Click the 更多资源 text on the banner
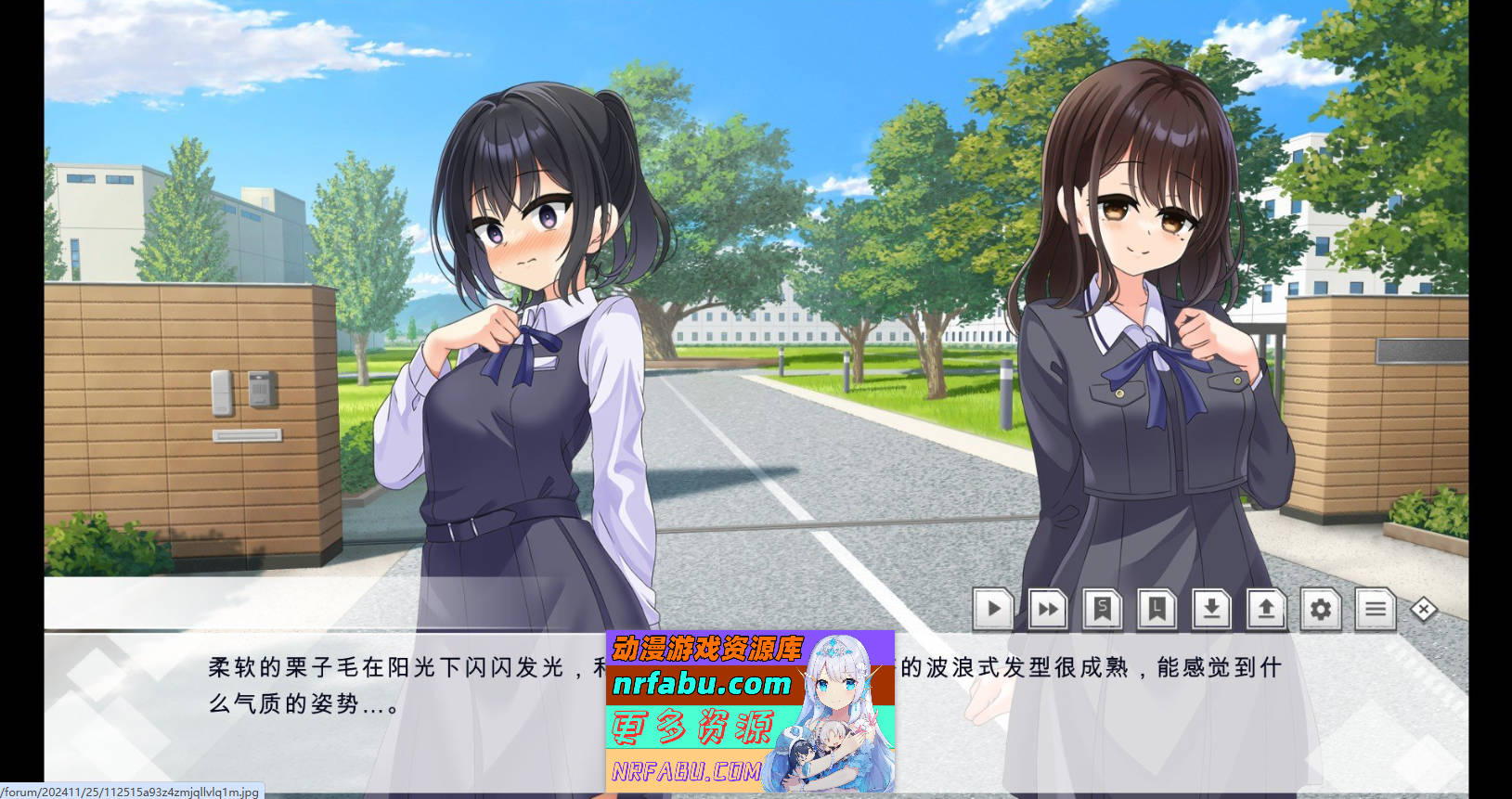Viewport: 1512px width, 799px height. coord(691,726)
